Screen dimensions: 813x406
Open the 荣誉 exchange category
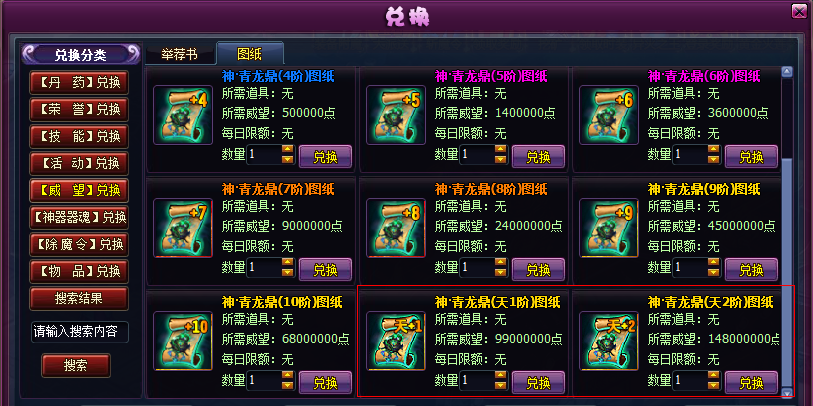coord(80,108)
